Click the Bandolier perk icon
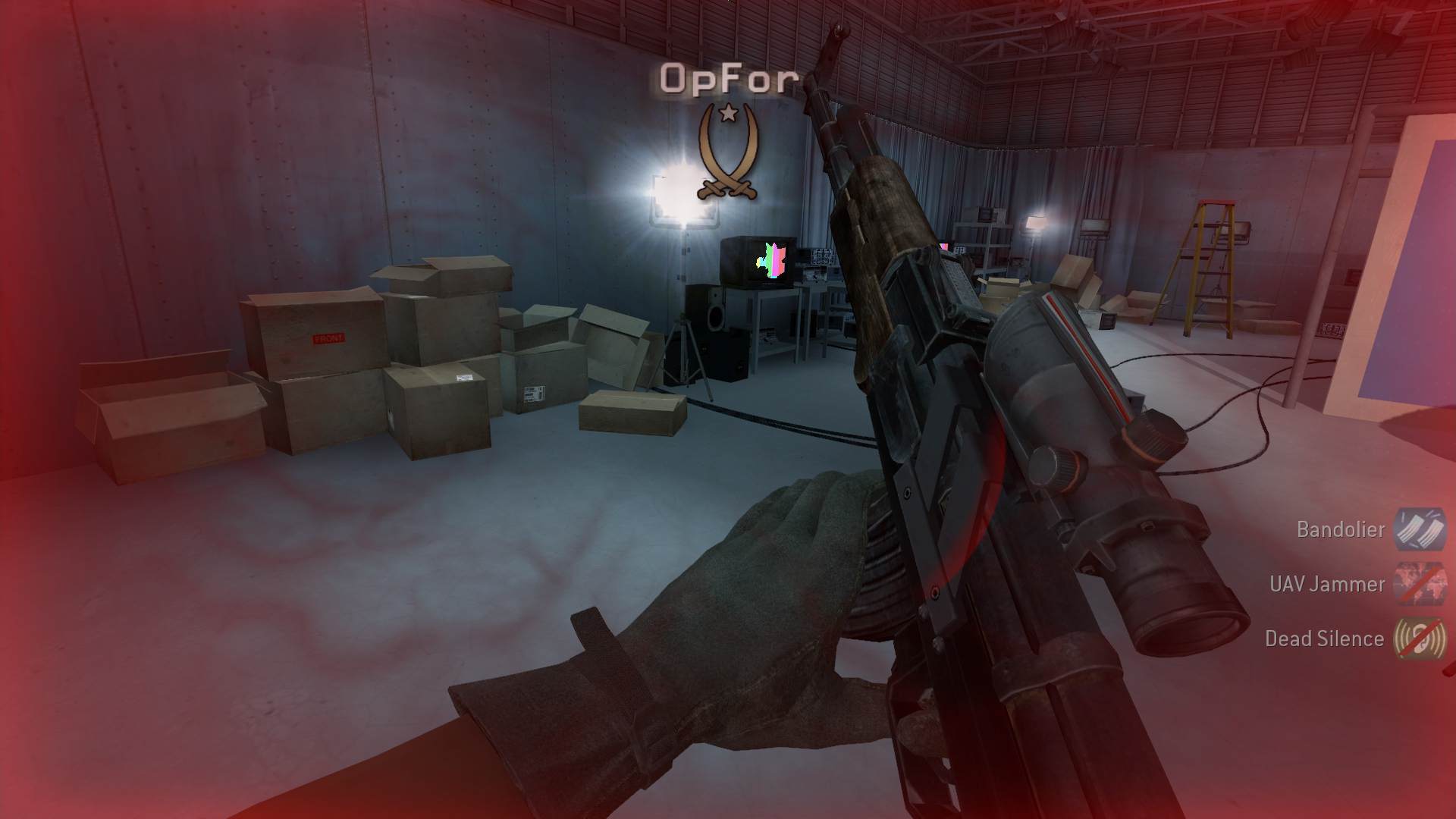 click(1420, 529)
